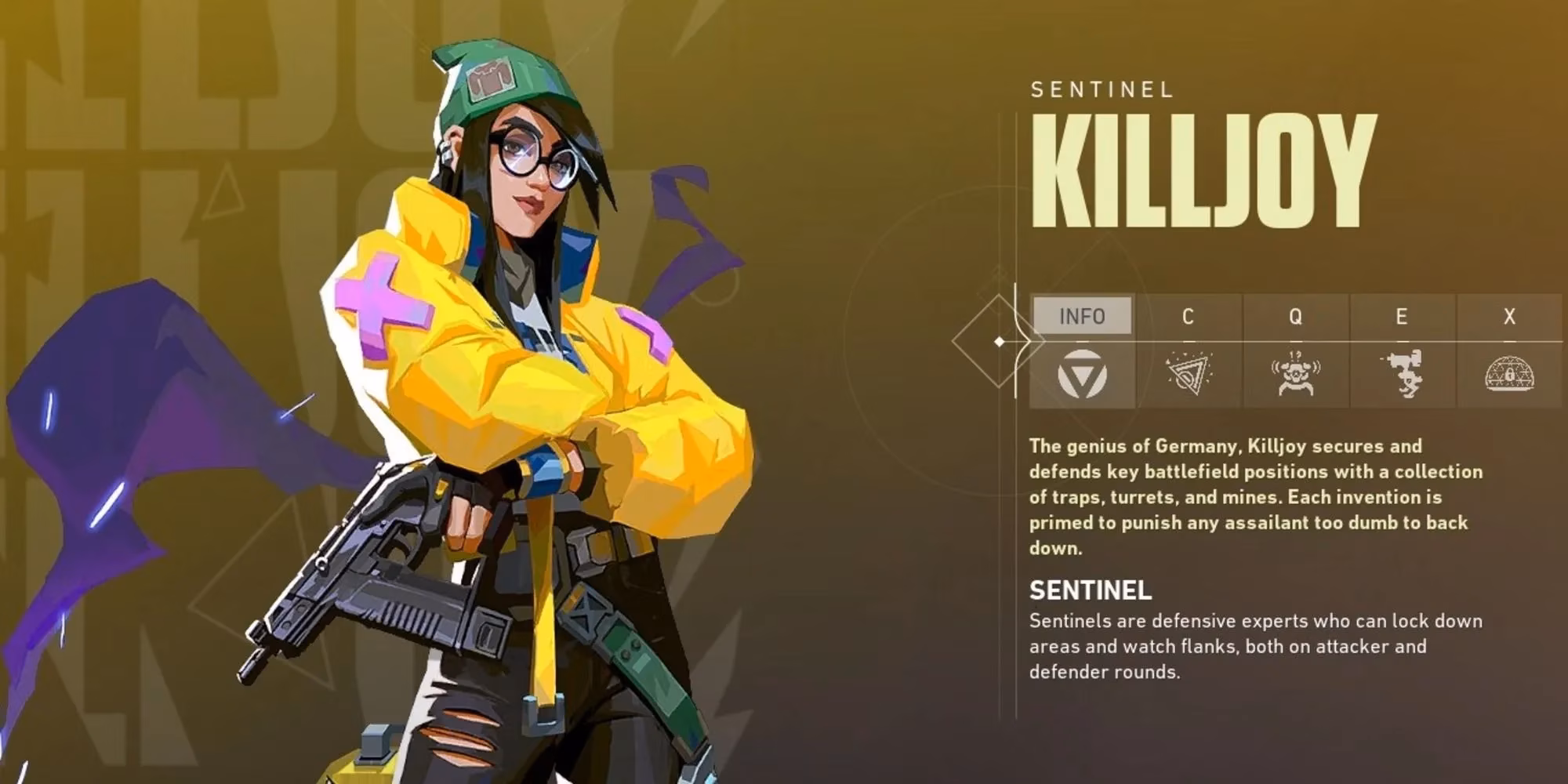Select the INFO tab
This screenshot has width=1568, height=784.
pyautogui.click(x=1082, y=316)
